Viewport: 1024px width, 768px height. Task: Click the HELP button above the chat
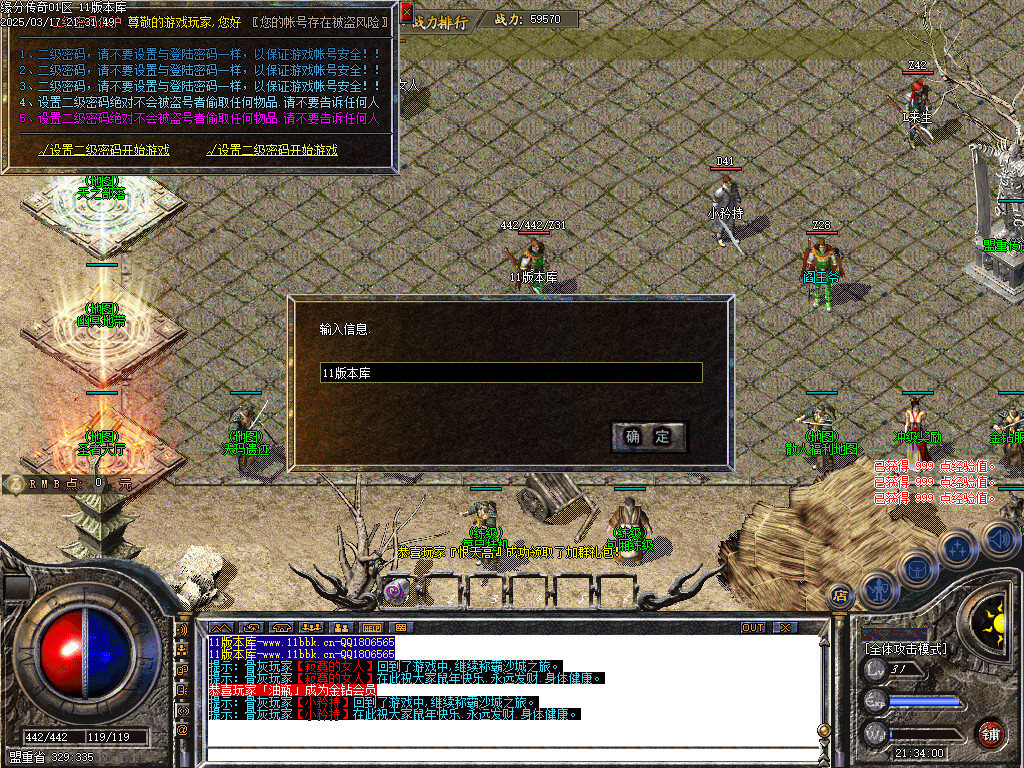371,627
